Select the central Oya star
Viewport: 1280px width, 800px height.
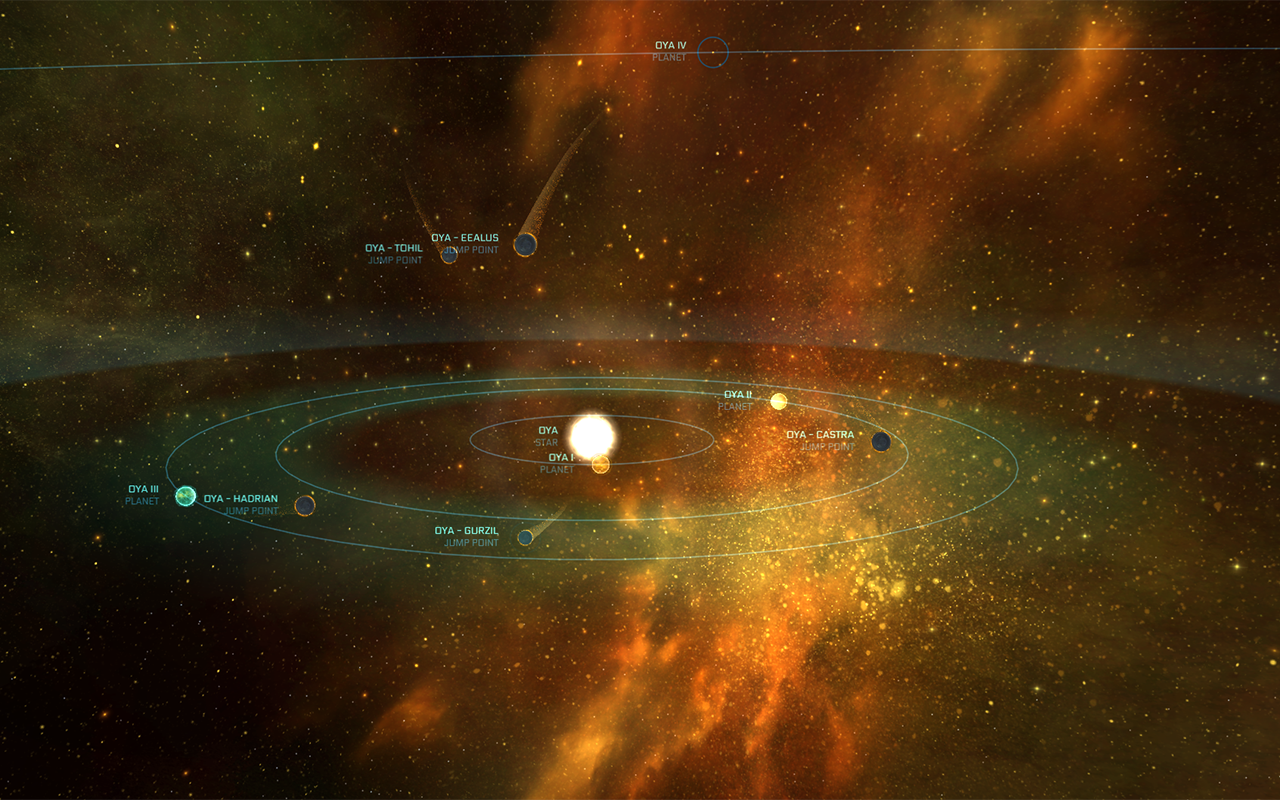point(591,435)
